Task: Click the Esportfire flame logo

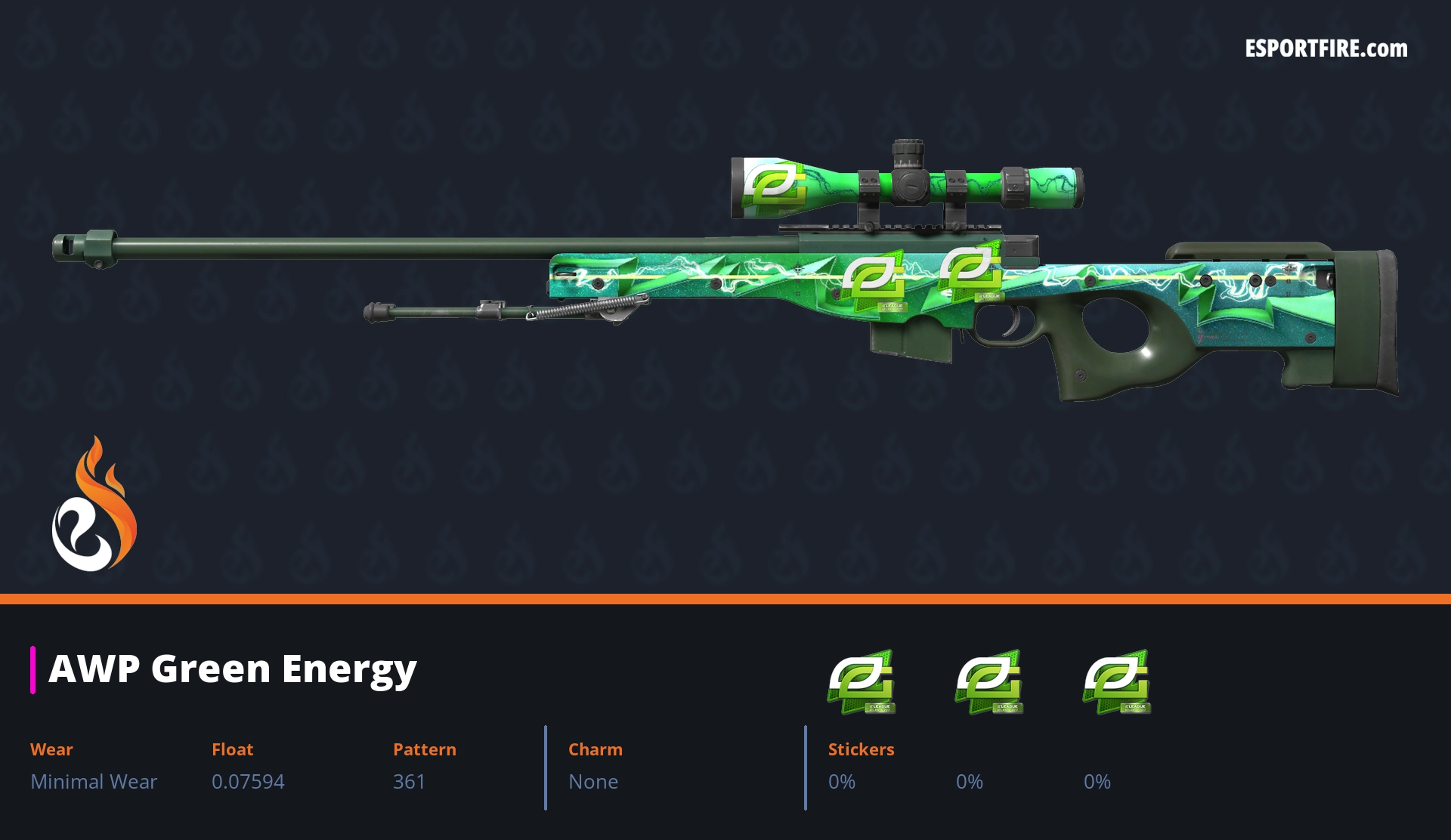Action: (x=94, y=505)
